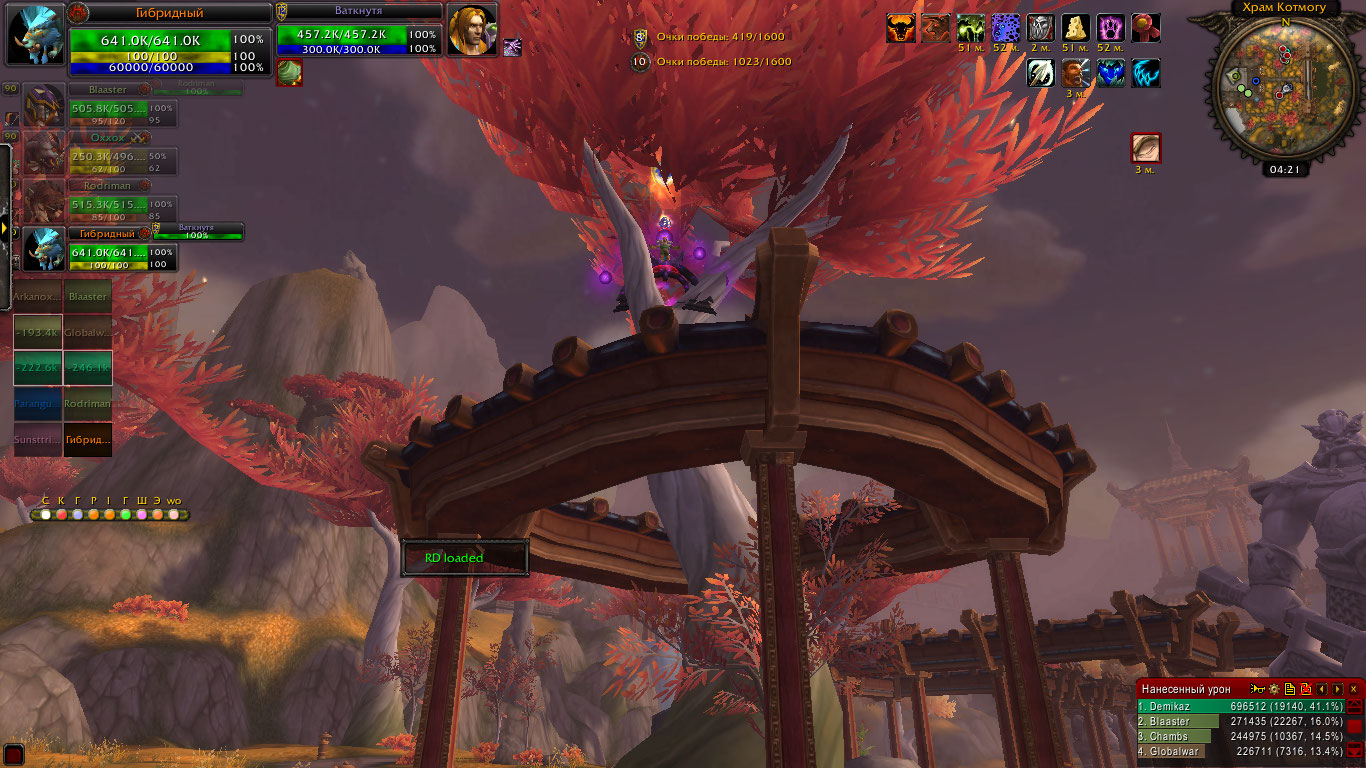
Task: Click the target portrait of Ваткнутя
Action: point(471,31)
